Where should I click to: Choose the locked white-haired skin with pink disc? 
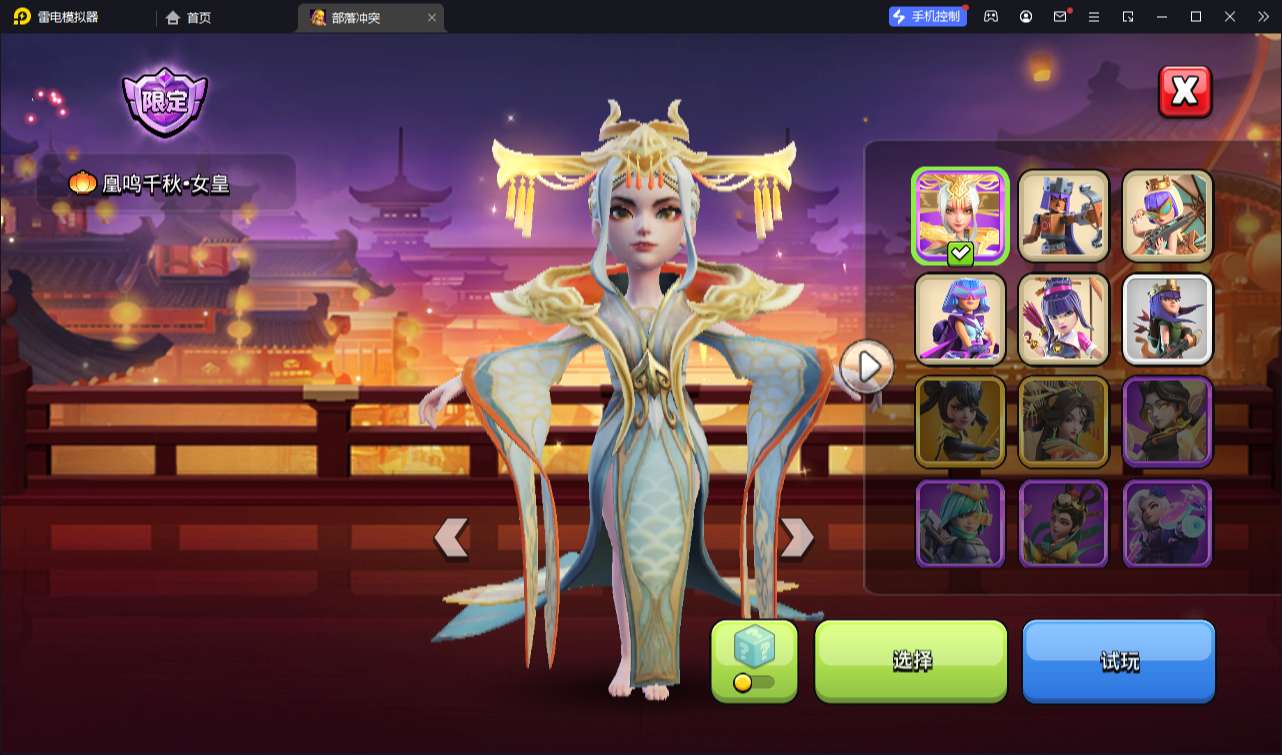tap(1167, 524)
